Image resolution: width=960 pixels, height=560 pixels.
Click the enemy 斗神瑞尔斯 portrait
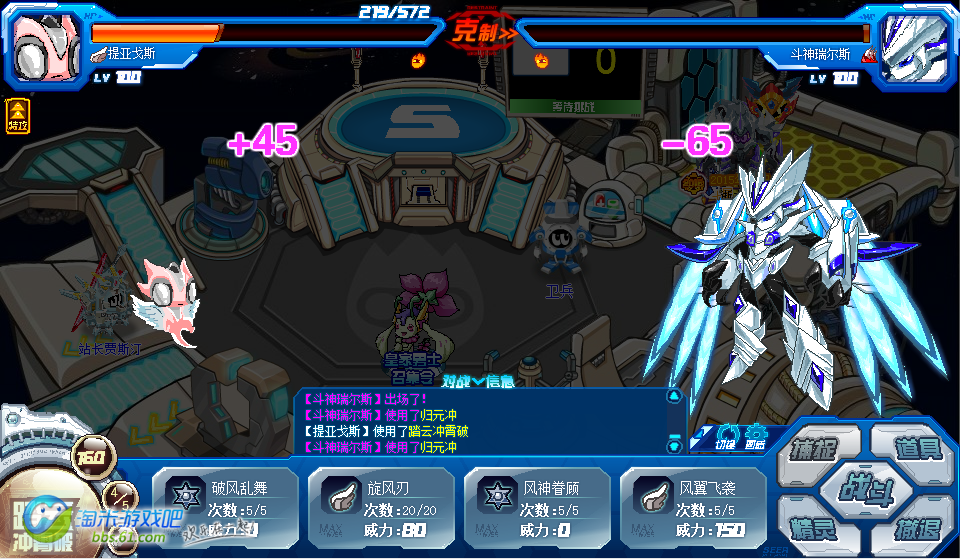[914, 44]
